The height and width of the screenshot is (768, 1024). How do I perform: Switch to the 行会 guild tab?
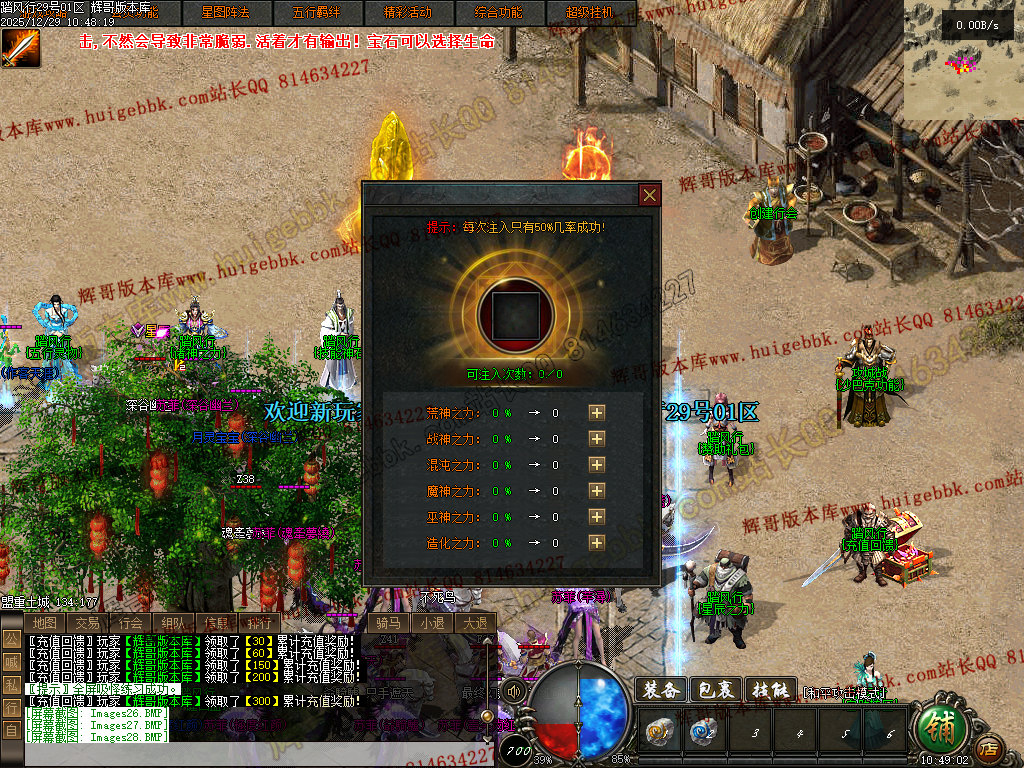pos(131,623)
